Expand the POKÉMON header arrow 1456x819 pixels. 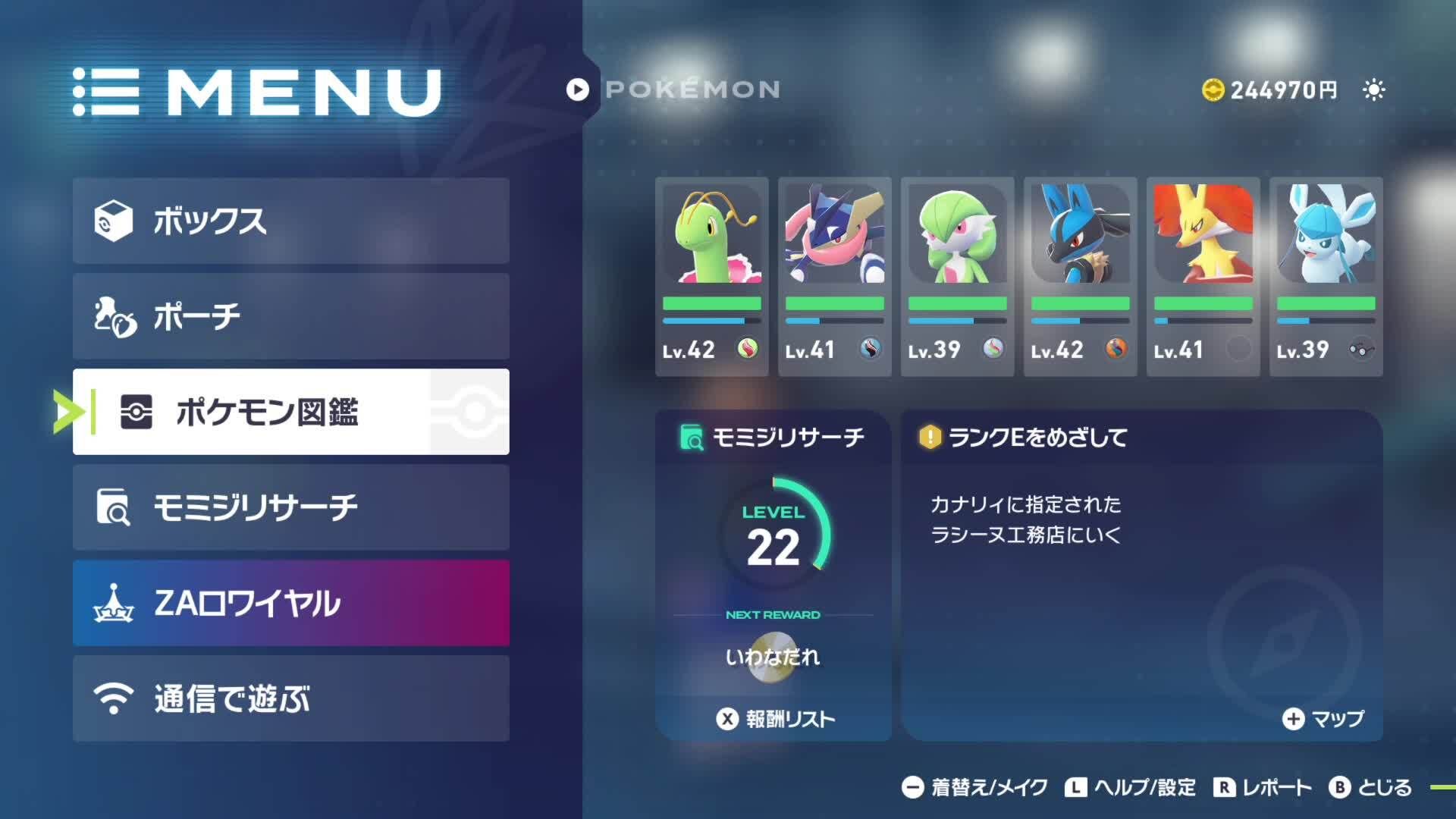click(x=577, y=89)
